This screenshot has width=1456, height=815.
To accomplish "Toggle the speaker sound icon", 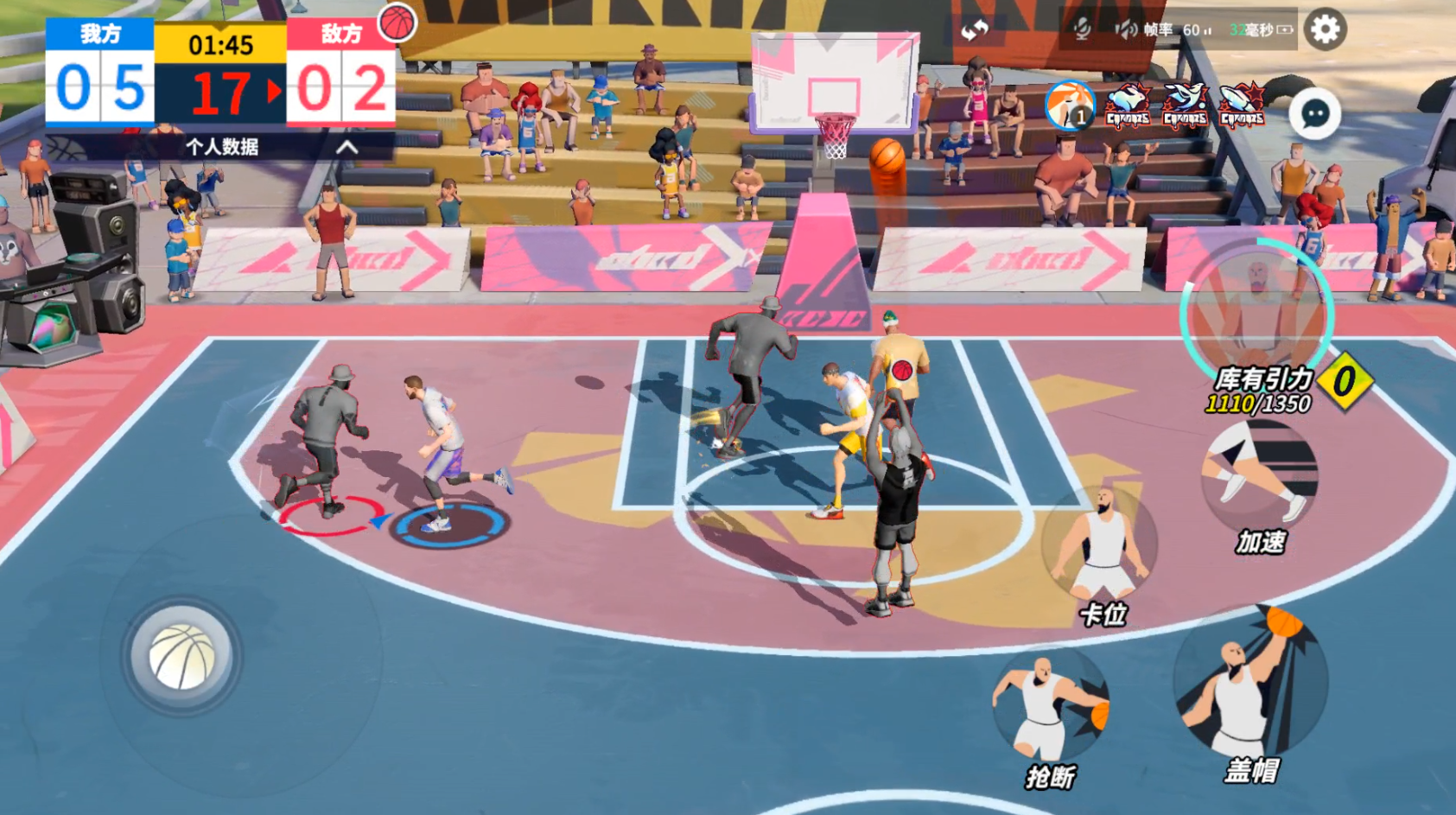I will pos(1124,30).
